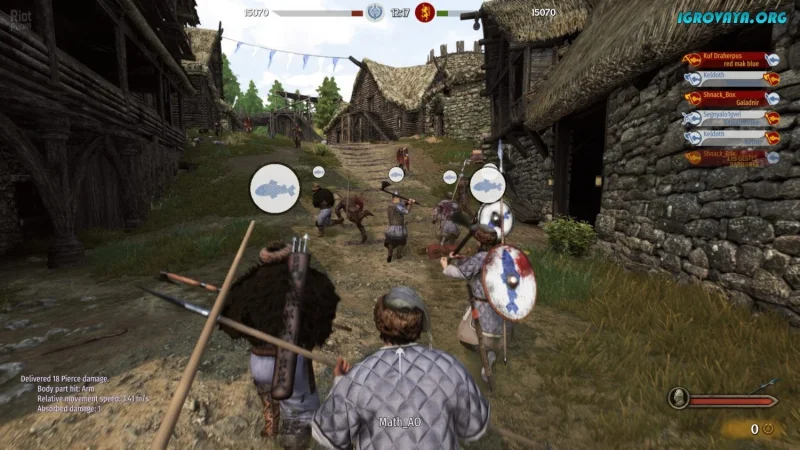Image resolution: width=800 pixels, height=450 pixels.
Task: Select the Shnack_Box Galadnir kill feed entry
Action: pos(732,99)
